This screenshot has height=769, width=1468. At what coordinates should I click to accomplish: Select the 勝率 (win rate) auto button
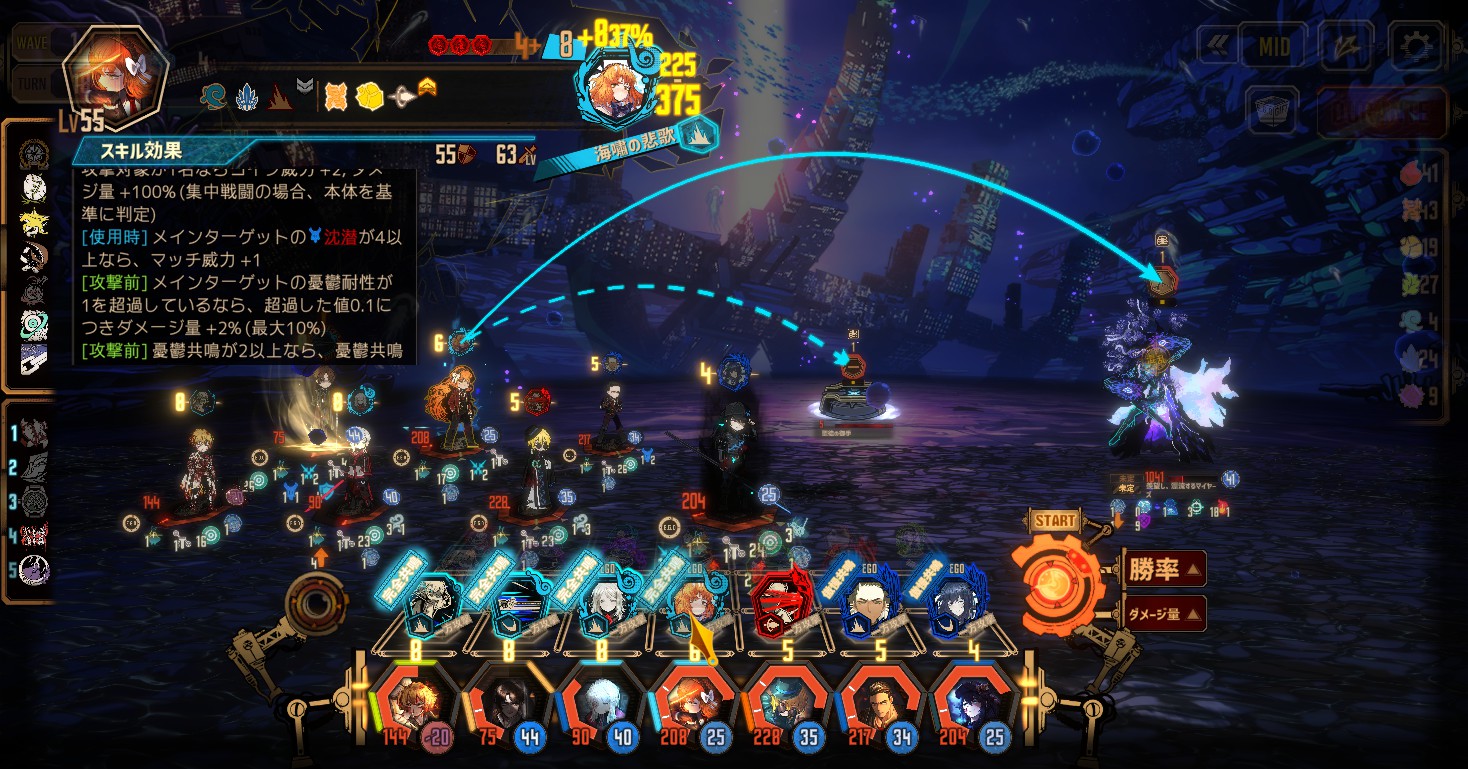[x=1164, y=569]
